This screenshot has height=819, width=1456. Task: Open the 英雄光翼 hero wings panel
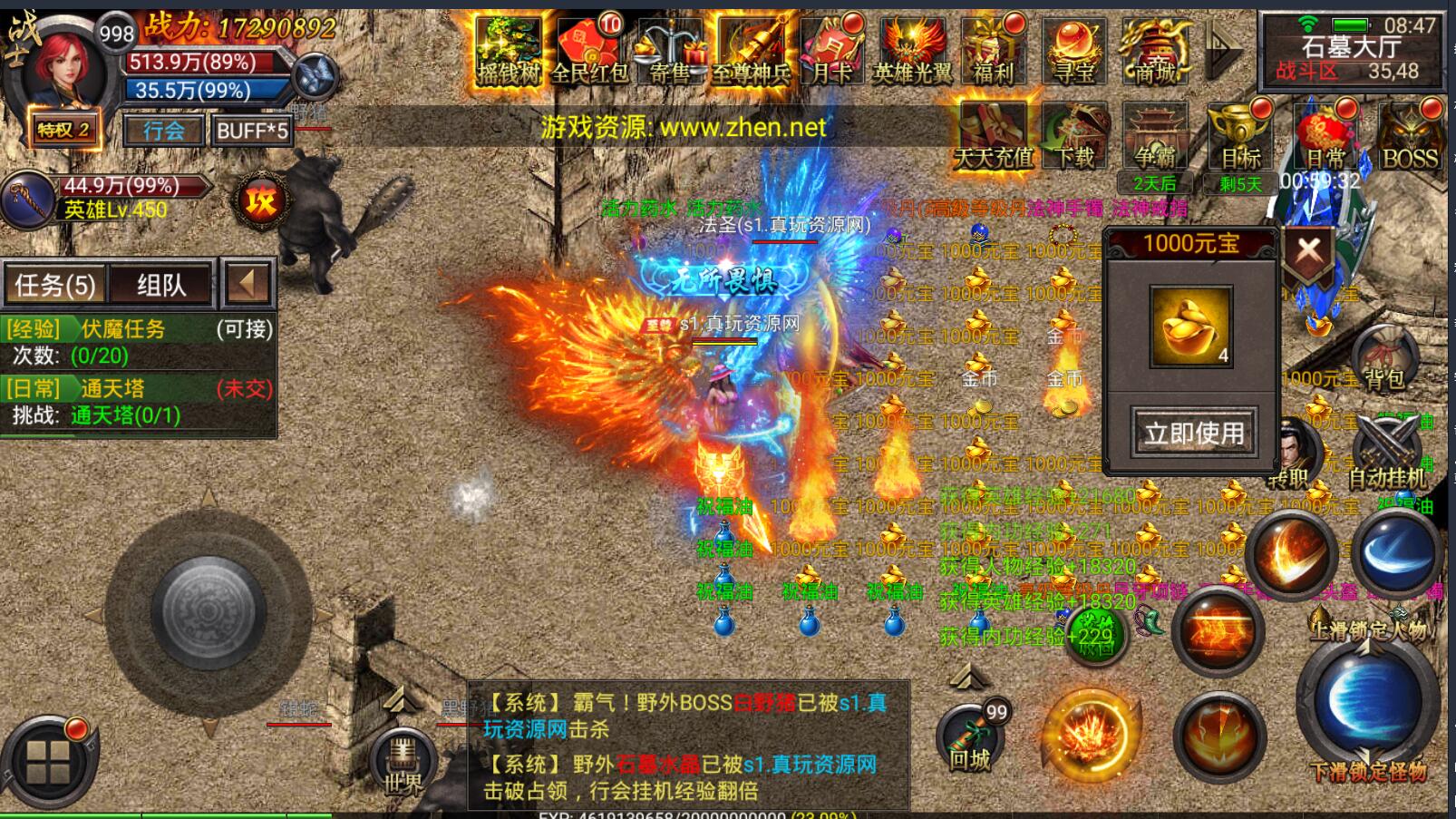pos(911,52)
